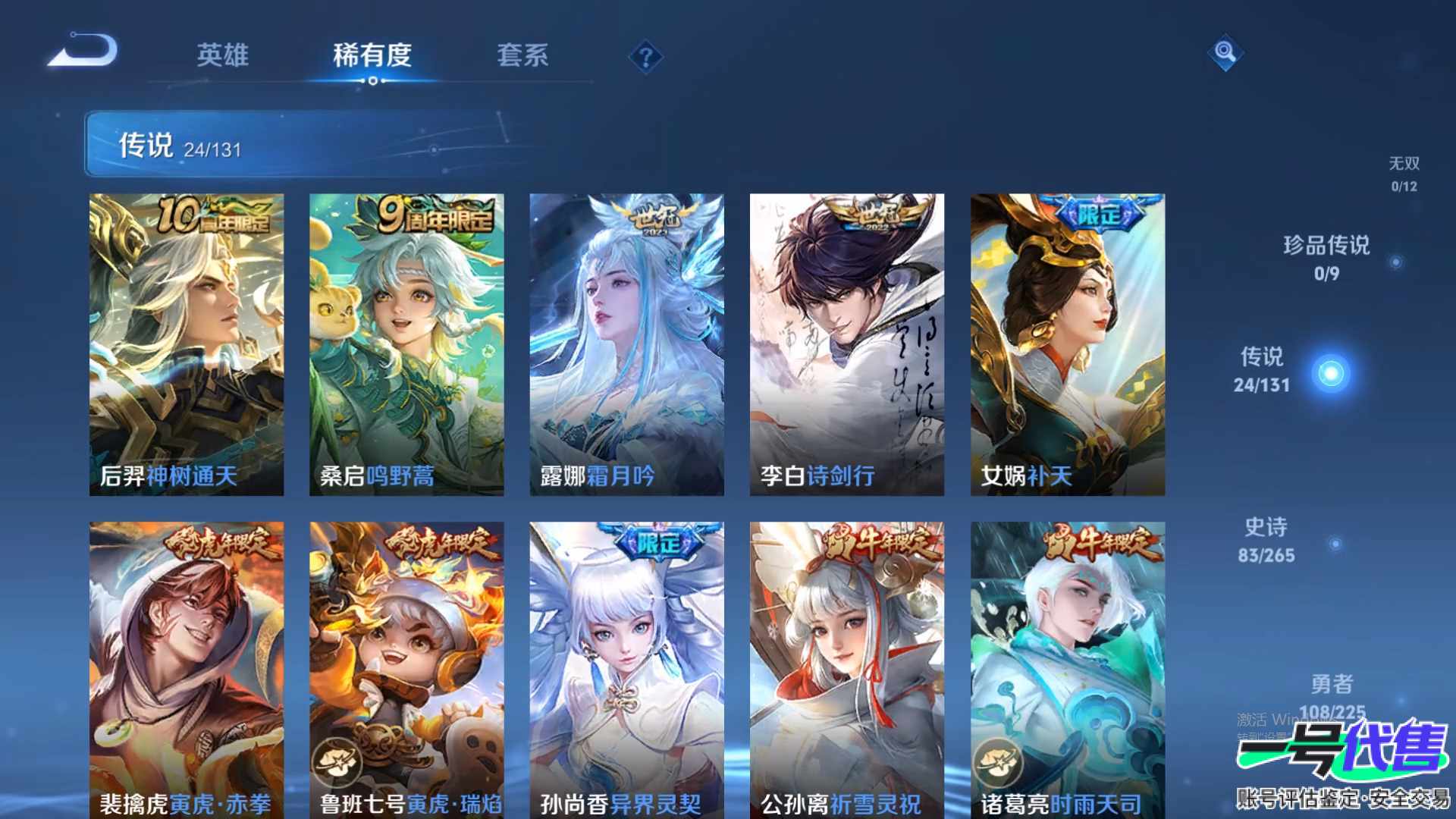Select the 鲁班七号 寅虎·瑞焰 skin card
The width and height of the screenshot is (1456, 819).
pyautogui.click(x=406, y=669)
